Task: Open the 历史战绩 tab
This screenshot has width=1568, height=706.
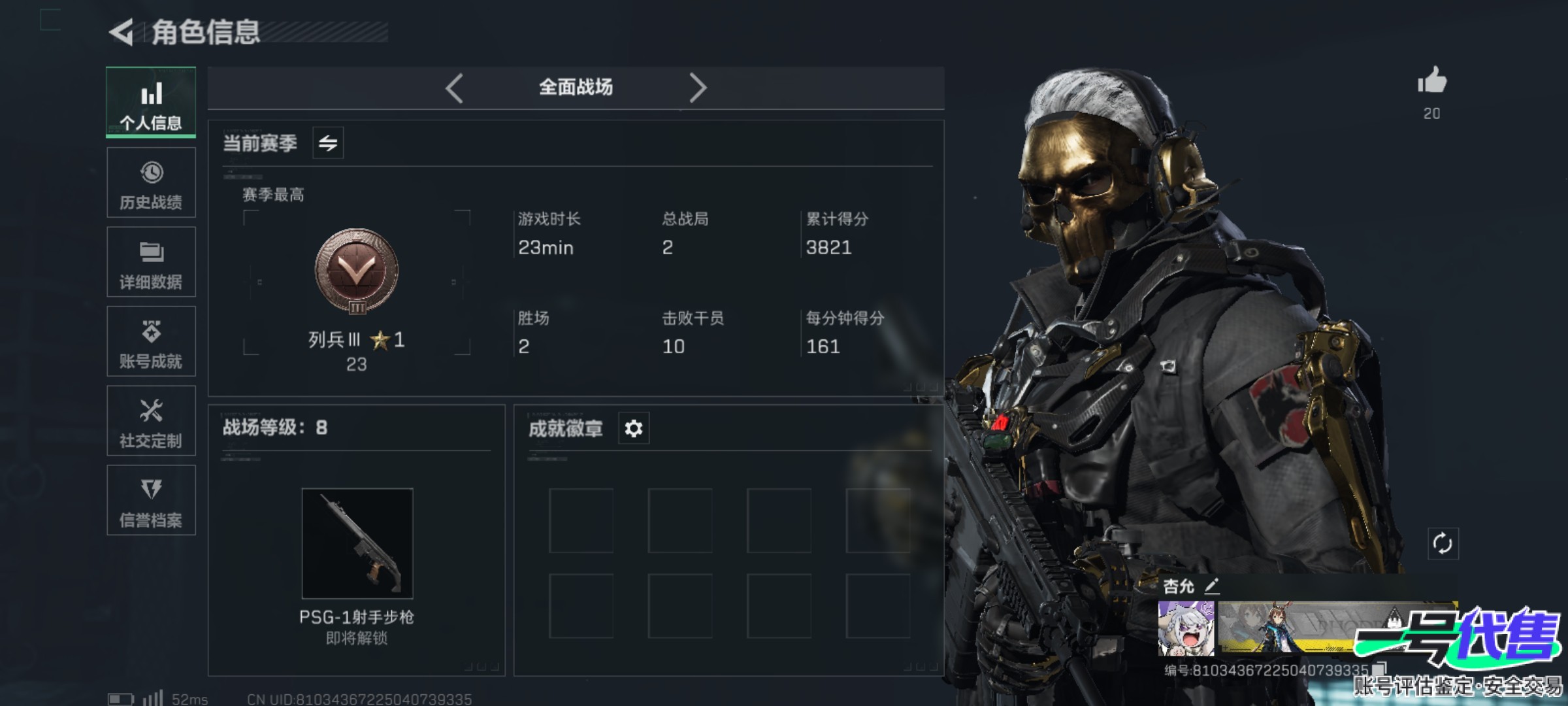Action: click(151, 182)
